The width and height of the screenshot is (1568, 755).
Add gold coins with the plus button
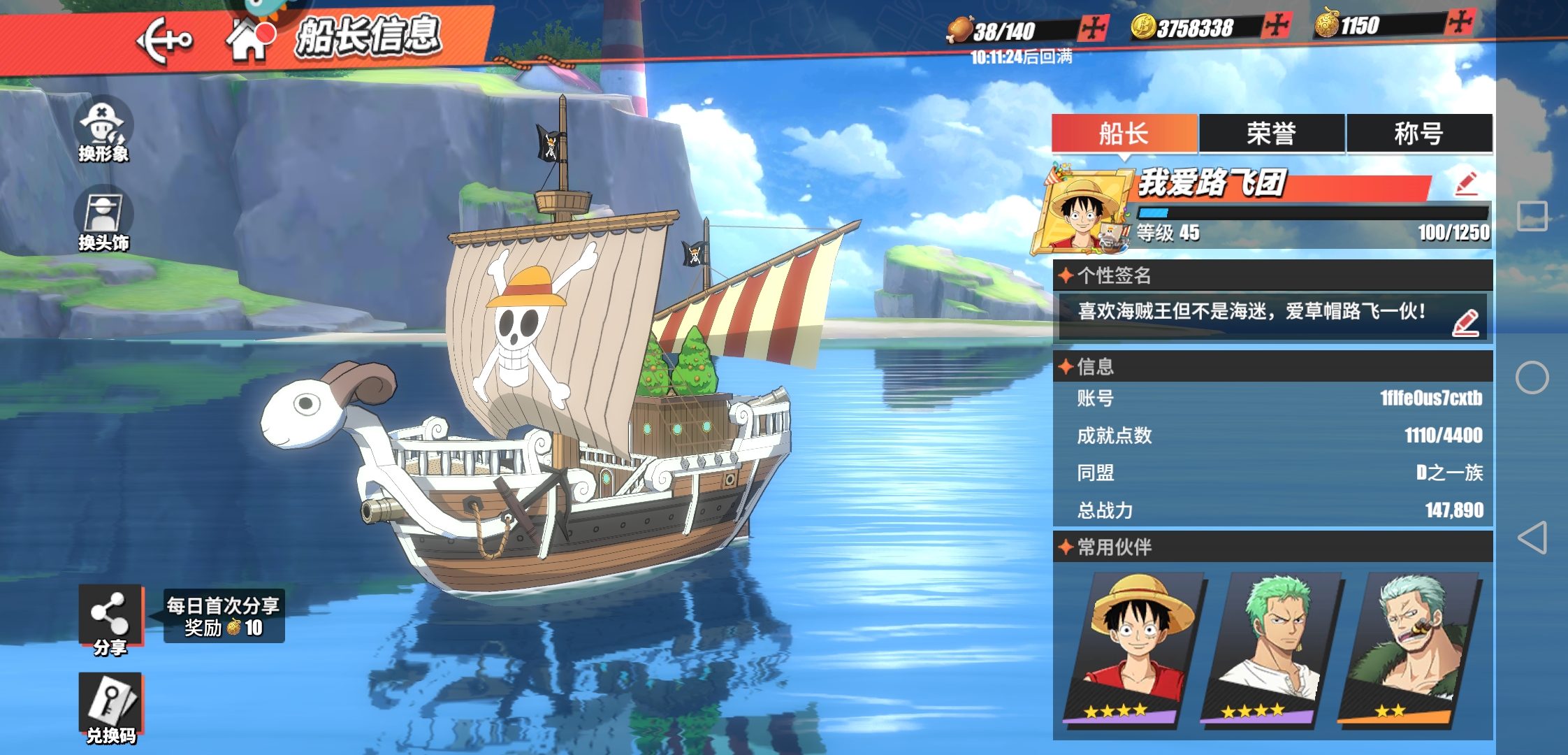click(1277, 27)
